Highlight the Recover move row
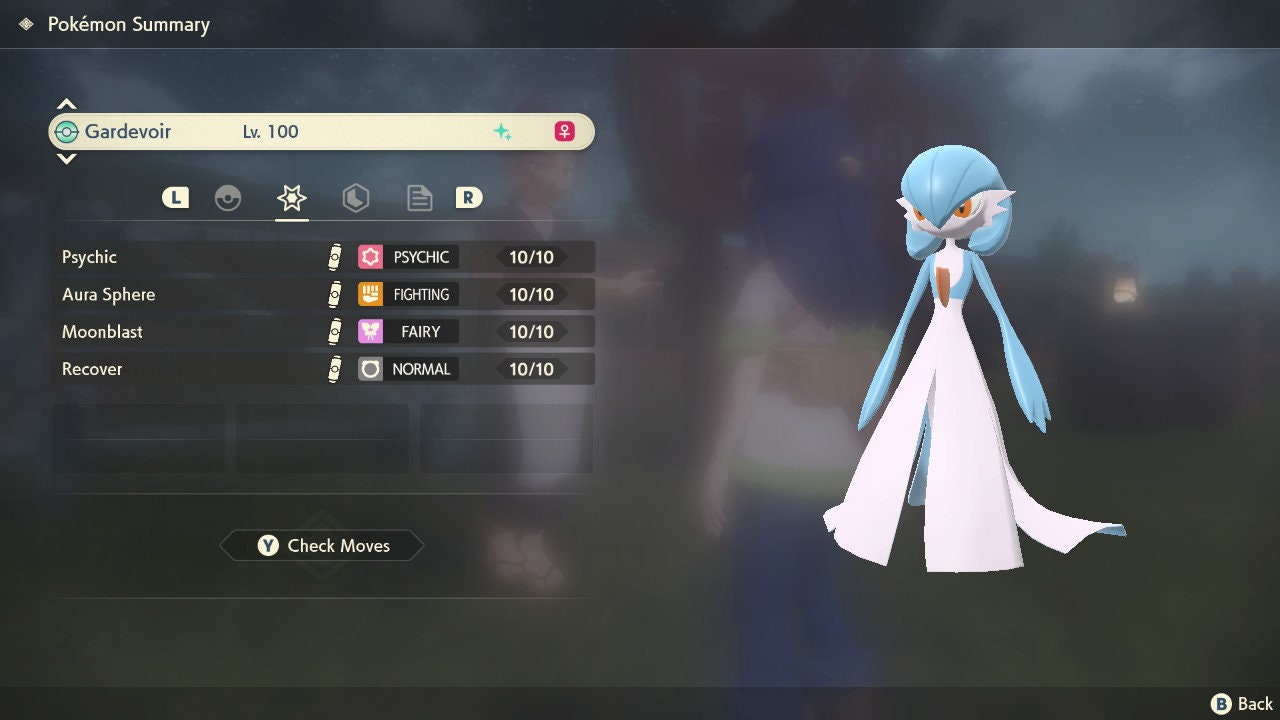The height and width of the screenshot is (720, 1280). click(x=322, y=369)
